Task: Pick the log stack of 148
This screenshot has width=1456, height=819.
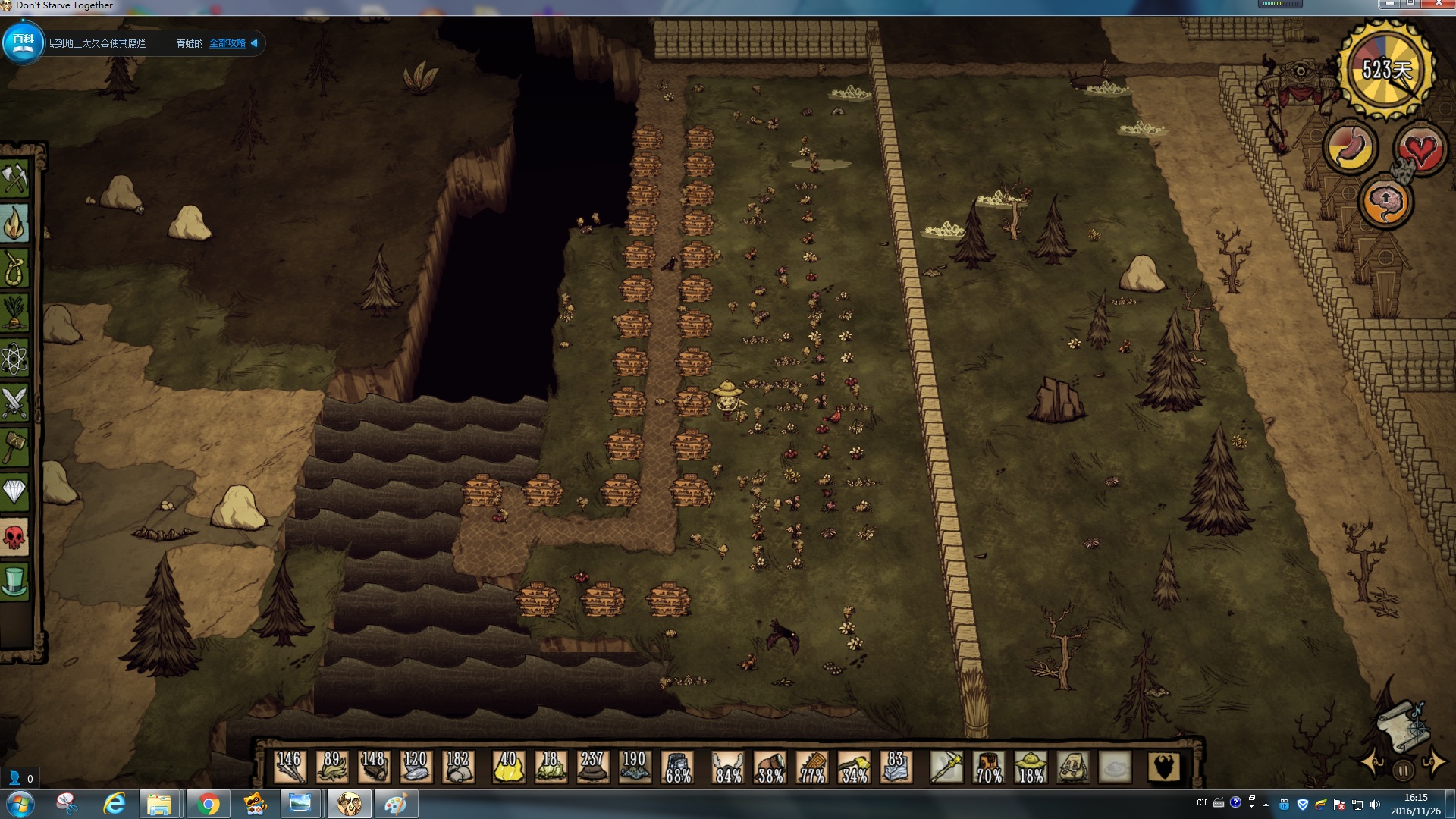Action: pyautogui.click(x=372, y=767)
